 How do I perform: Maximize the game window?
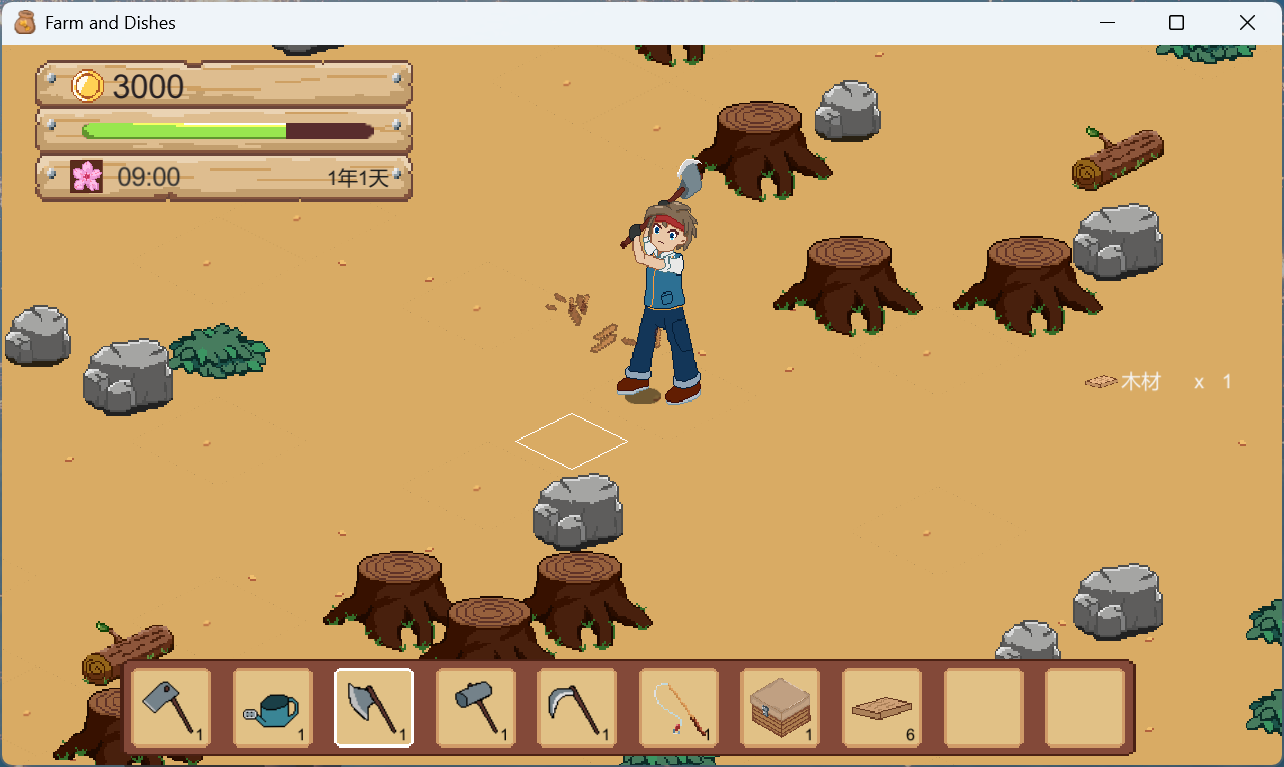pyautogui.click(x=1176, y=23)
